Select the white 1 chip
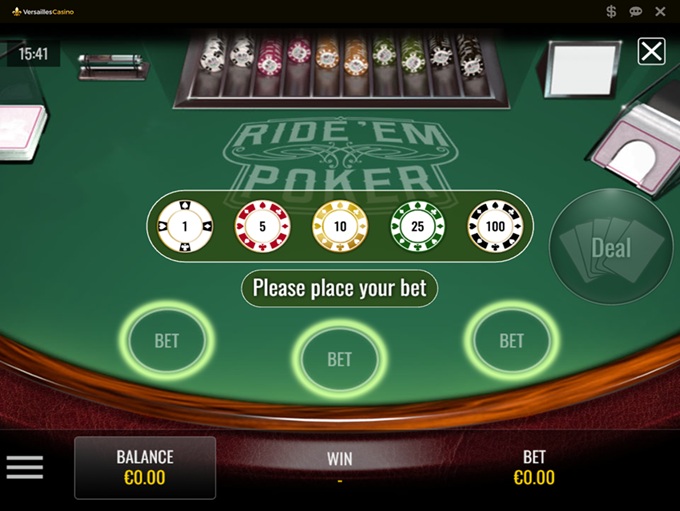 pyautogui.click(x=185, y=227)
